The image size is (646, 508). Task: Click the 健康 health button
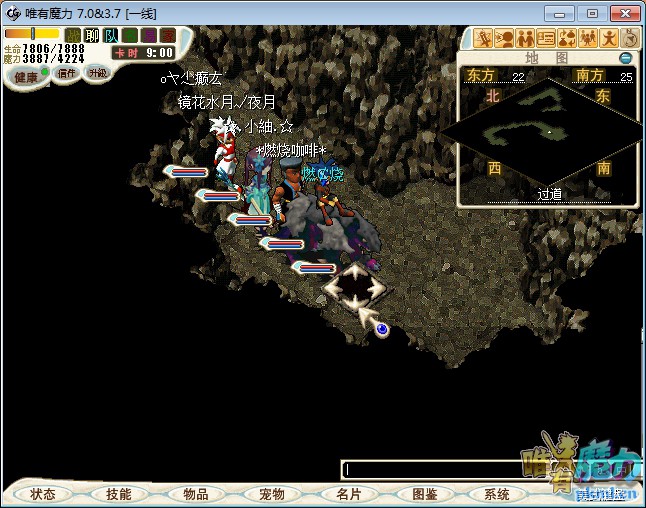click(25, 77)
